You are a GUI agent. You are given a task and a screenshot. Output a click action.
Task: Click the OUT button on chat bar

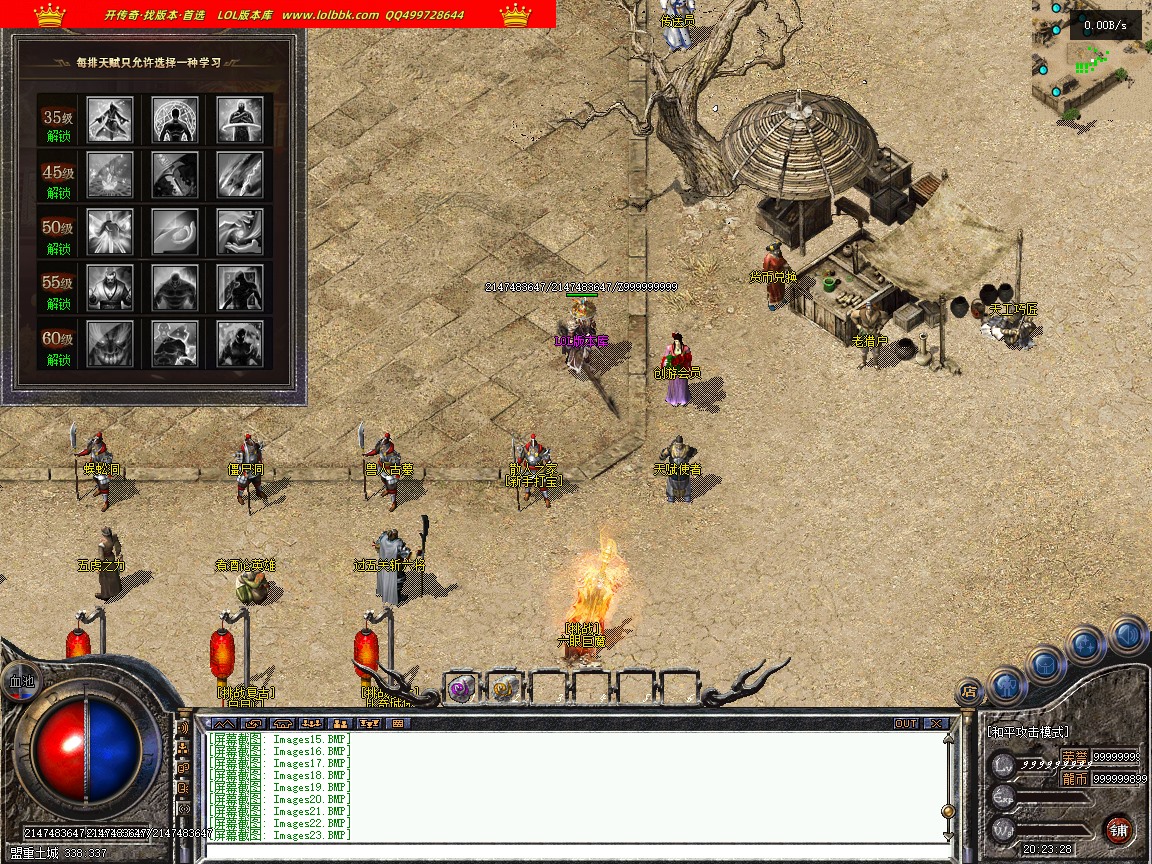[906, 723]
